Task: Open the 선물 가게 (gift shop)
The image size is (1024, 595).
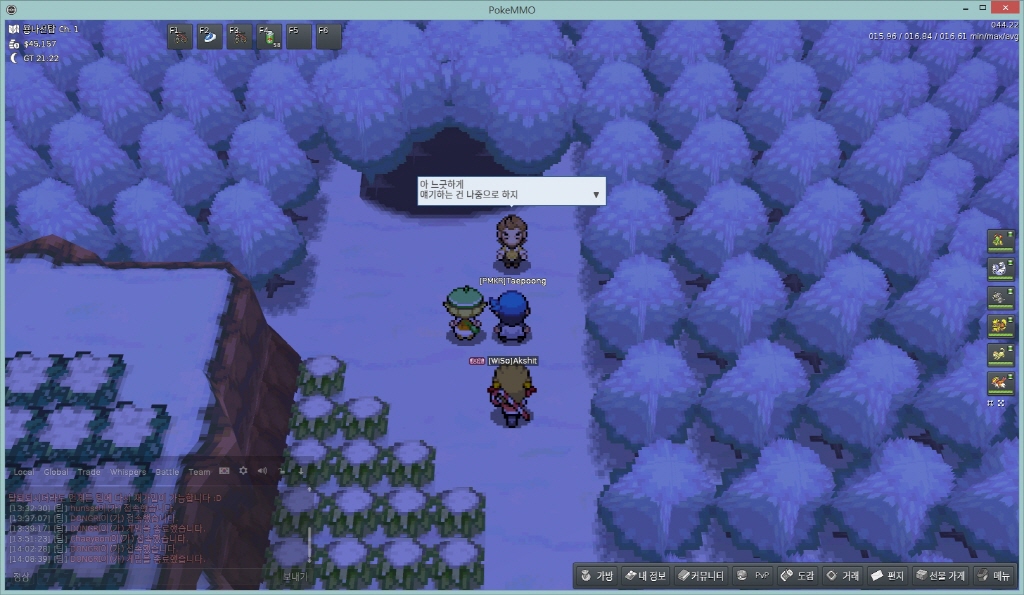Action: (x=939, y=576)
